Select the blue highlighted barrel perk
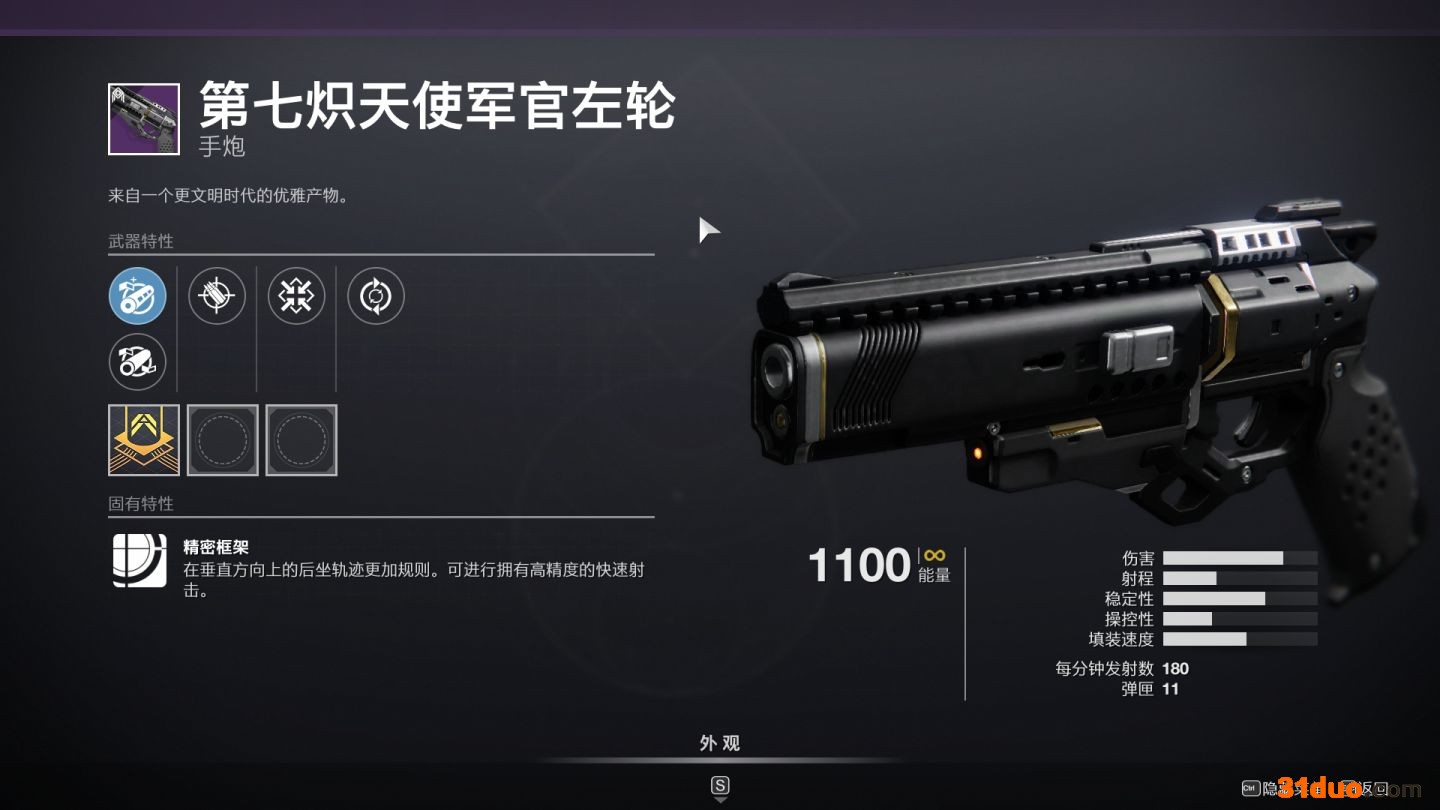Screen dimensions: 1440x810 [x=137, y=296]
